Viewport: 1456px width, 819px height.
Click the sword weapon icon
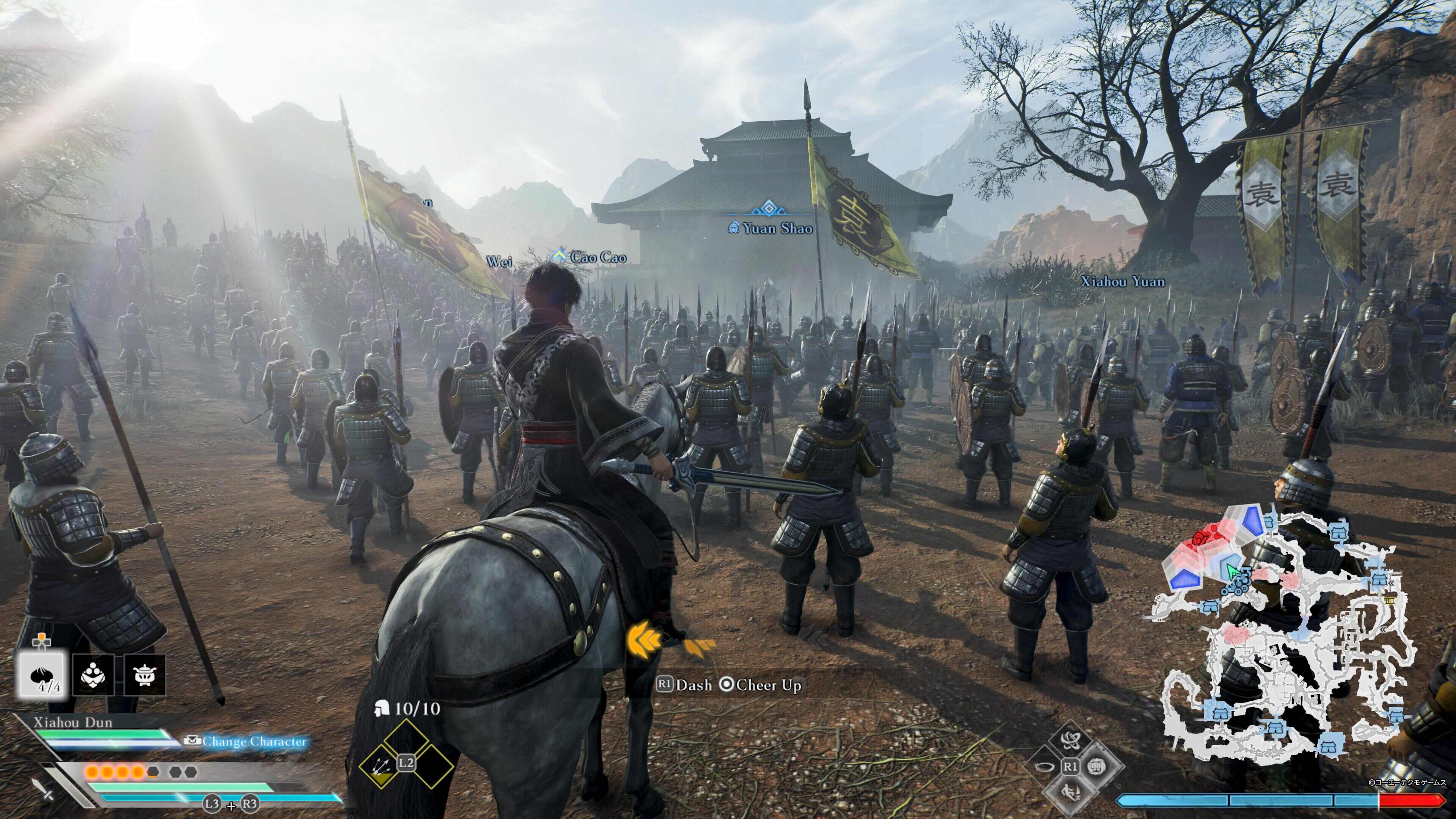[x=42, y=789]
